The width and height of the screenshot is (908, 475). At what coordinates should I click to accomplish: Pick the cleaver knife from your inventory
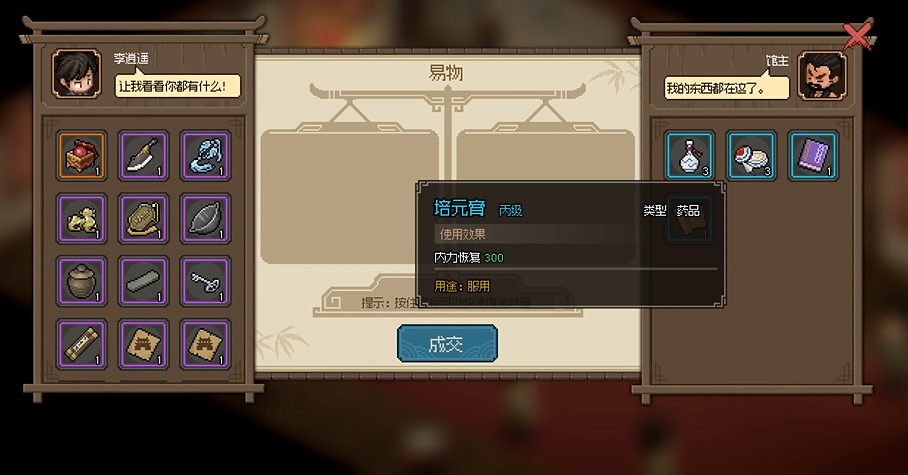(x=143, y=155)
